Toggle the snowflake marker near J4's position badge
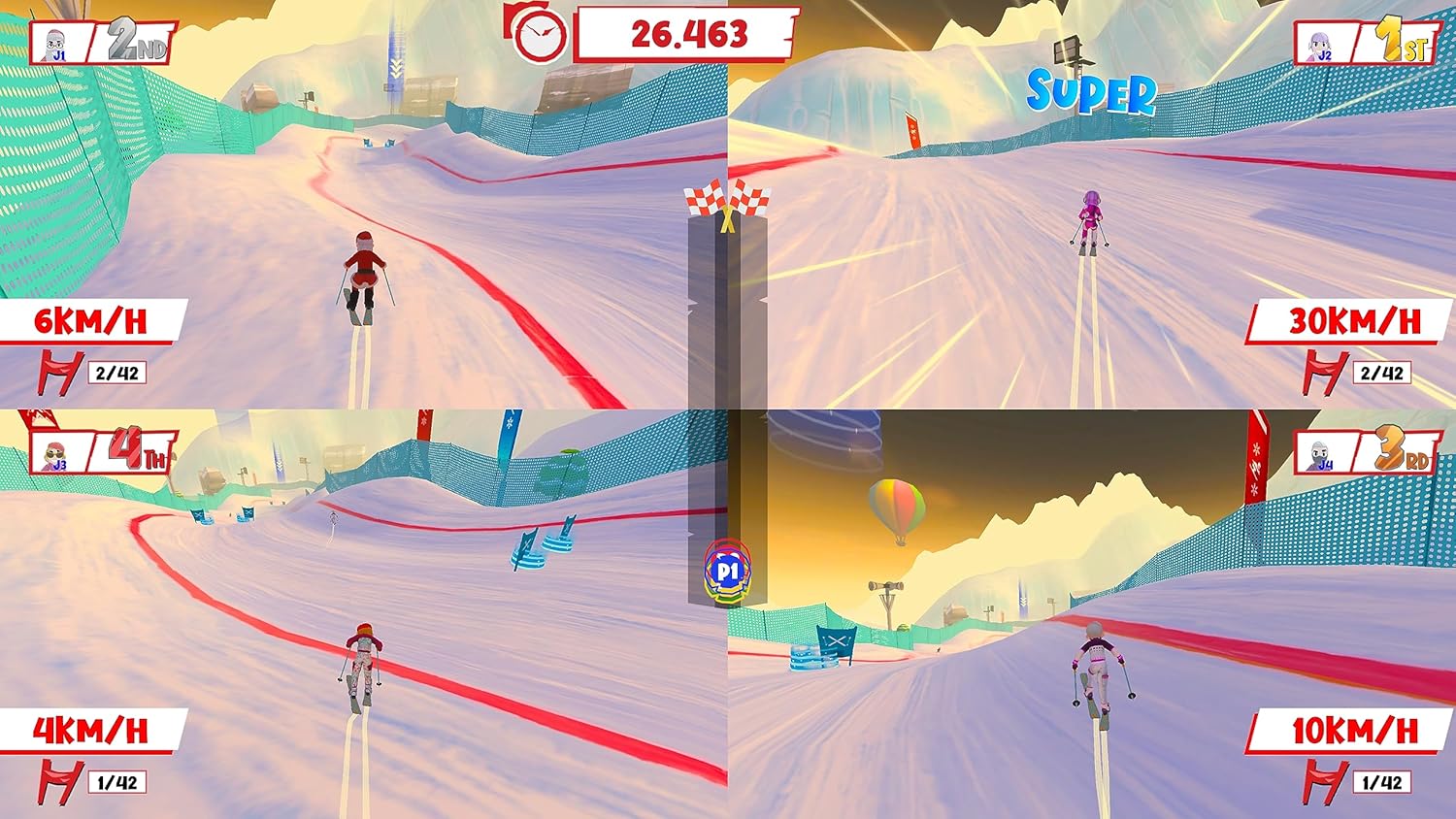The image size is (1456, 819). 1255,449
